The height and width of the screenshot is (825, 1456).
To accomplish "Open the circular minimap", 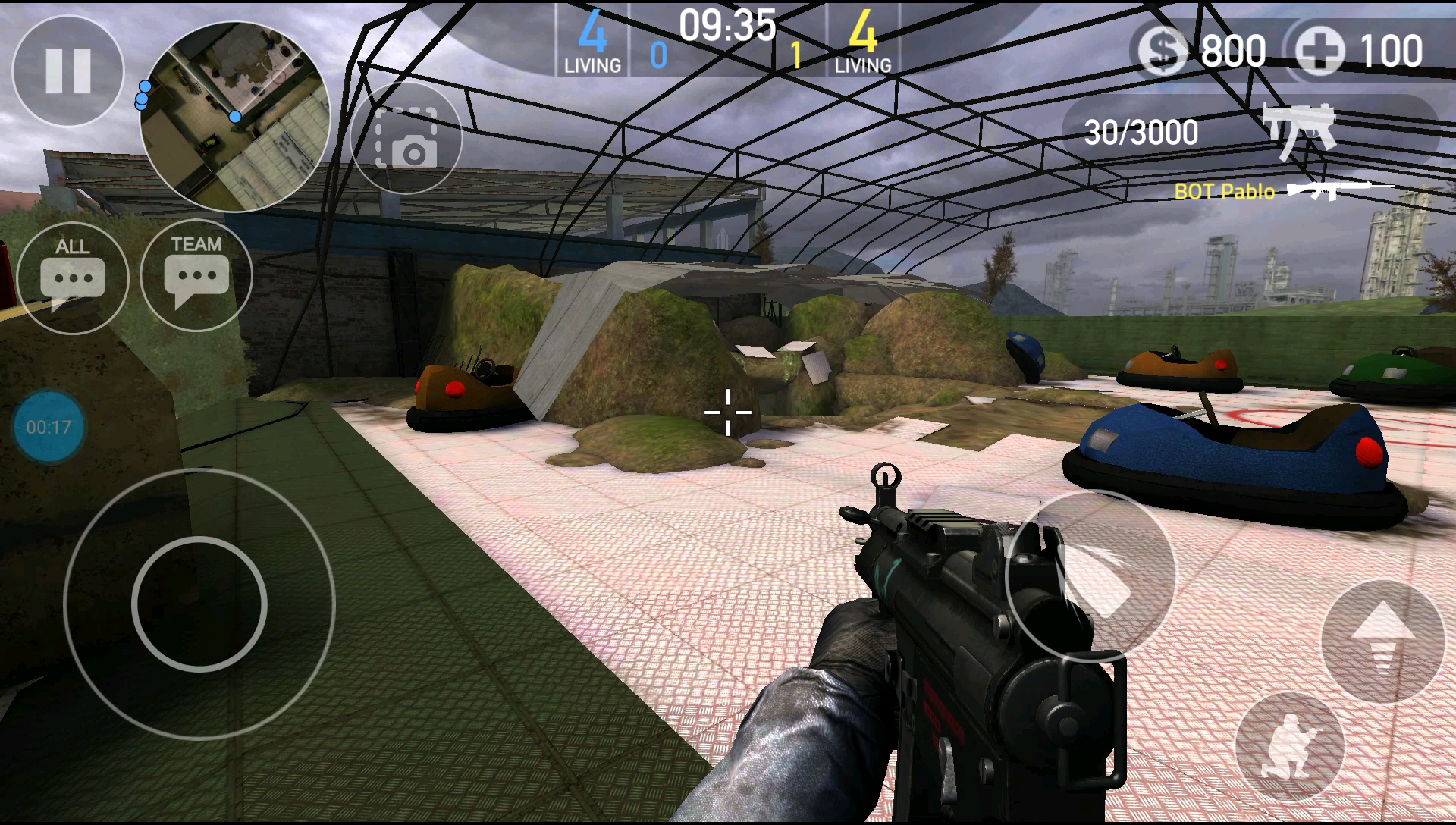I will [235, 117].
